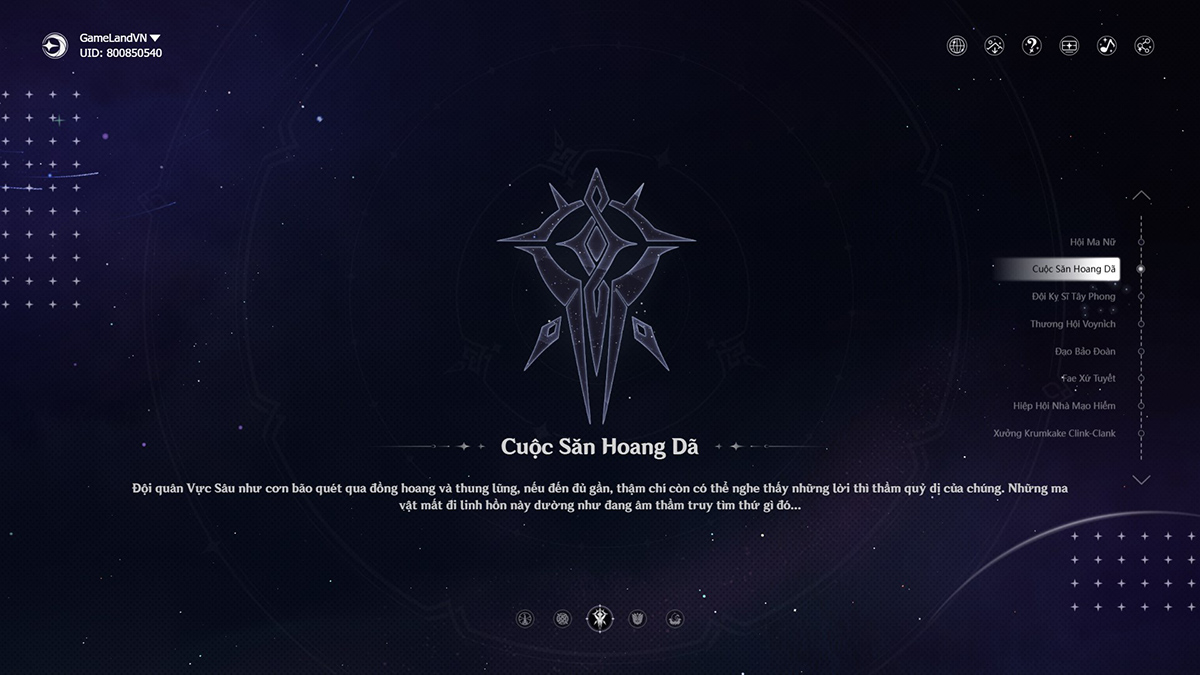
Task: Toggle the music note icon
Action: (x=1107, y=45)
